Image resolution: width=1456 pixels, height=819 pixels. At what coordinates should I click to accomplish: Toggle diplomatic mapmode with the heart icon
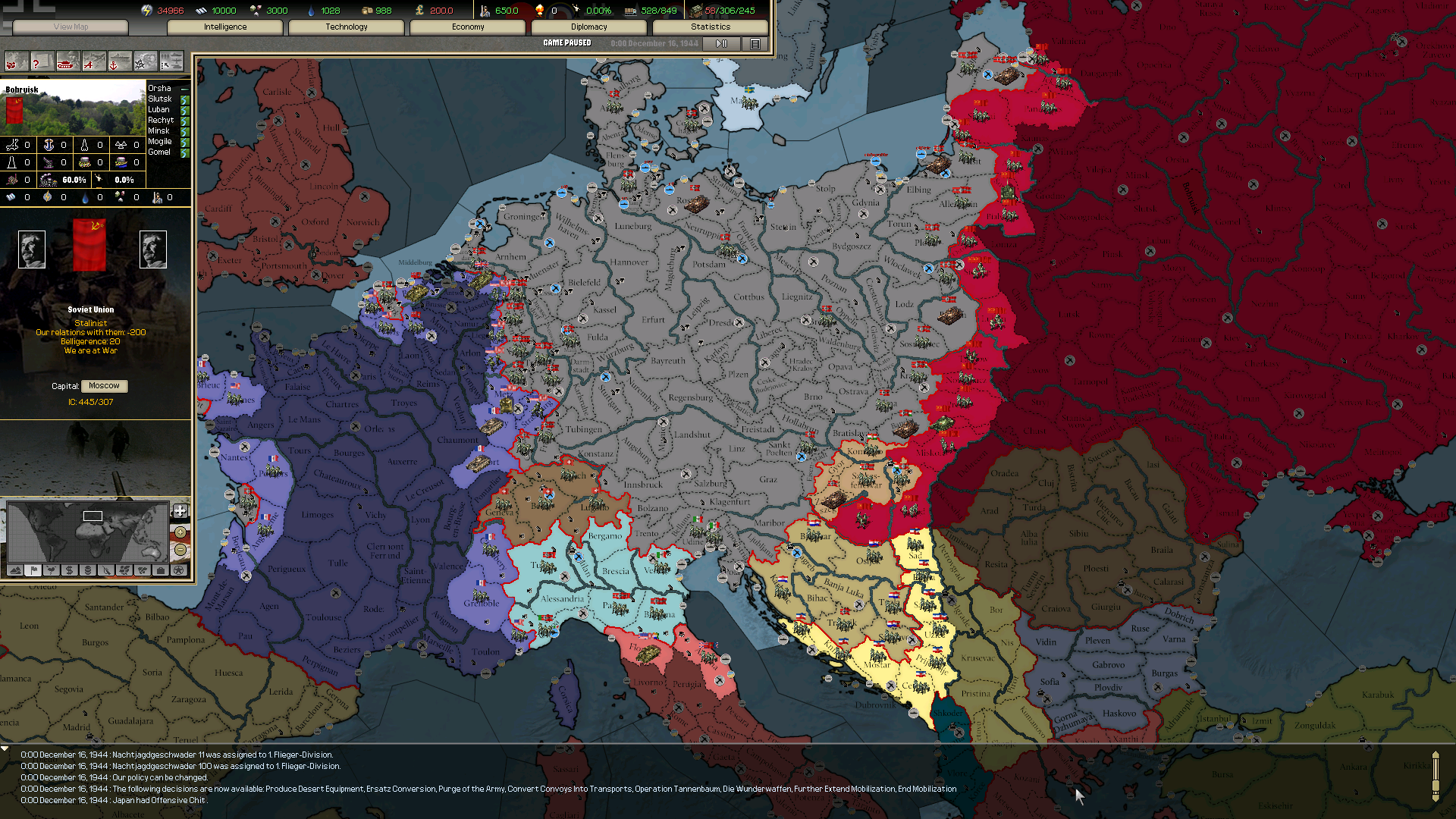point(51,571)
